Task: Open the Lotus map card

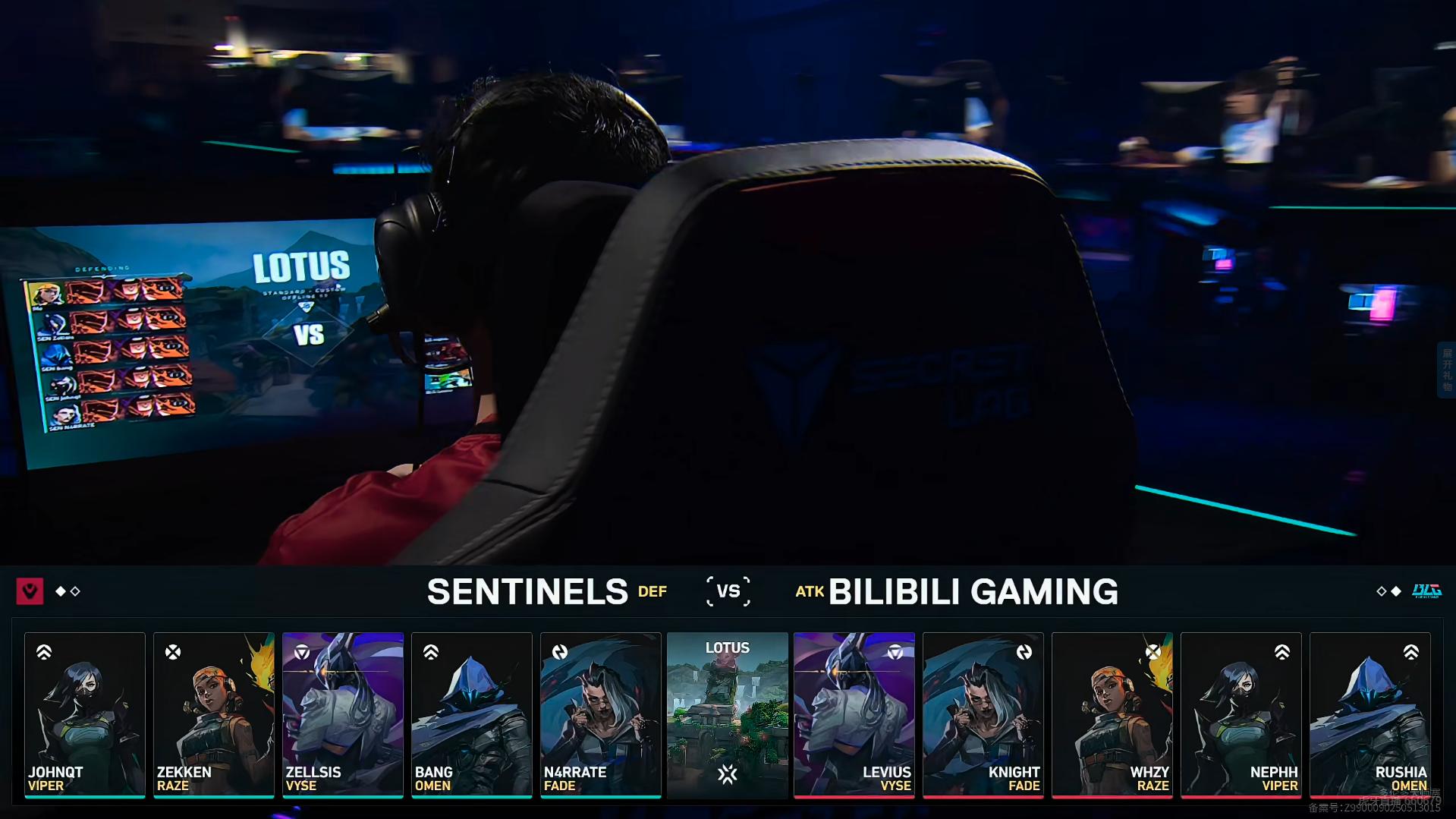Action: click(x=728, y=714)
